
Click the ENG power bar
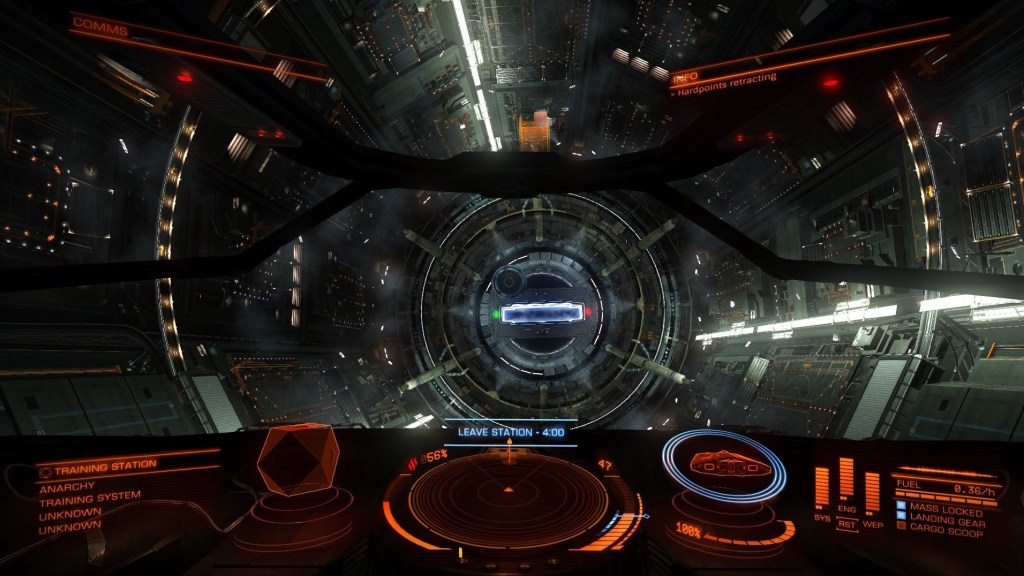[x=846, y=478]
